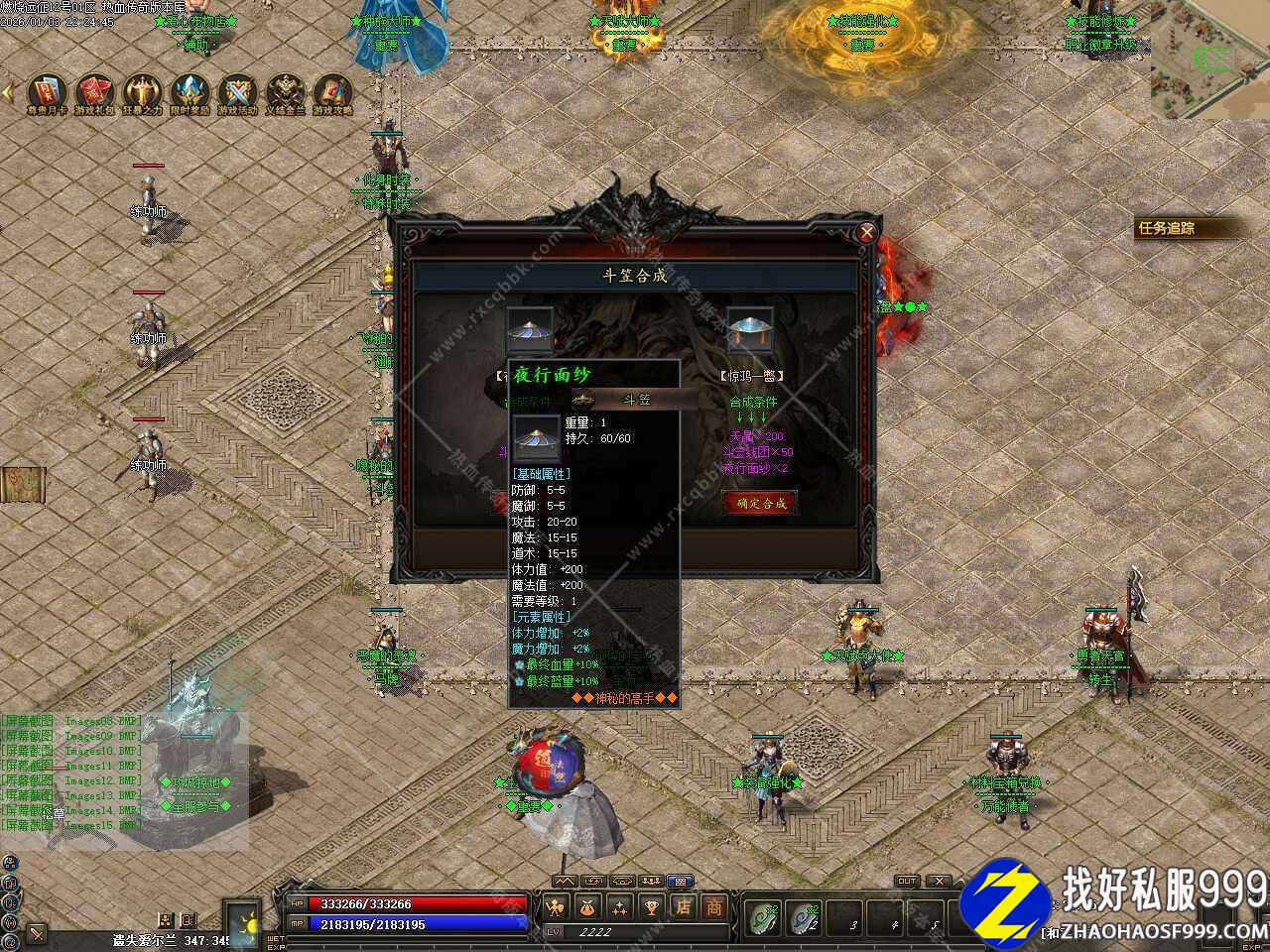
Task: Open the 游戏活动 game events icon
Action: click(x=237, y=91)
